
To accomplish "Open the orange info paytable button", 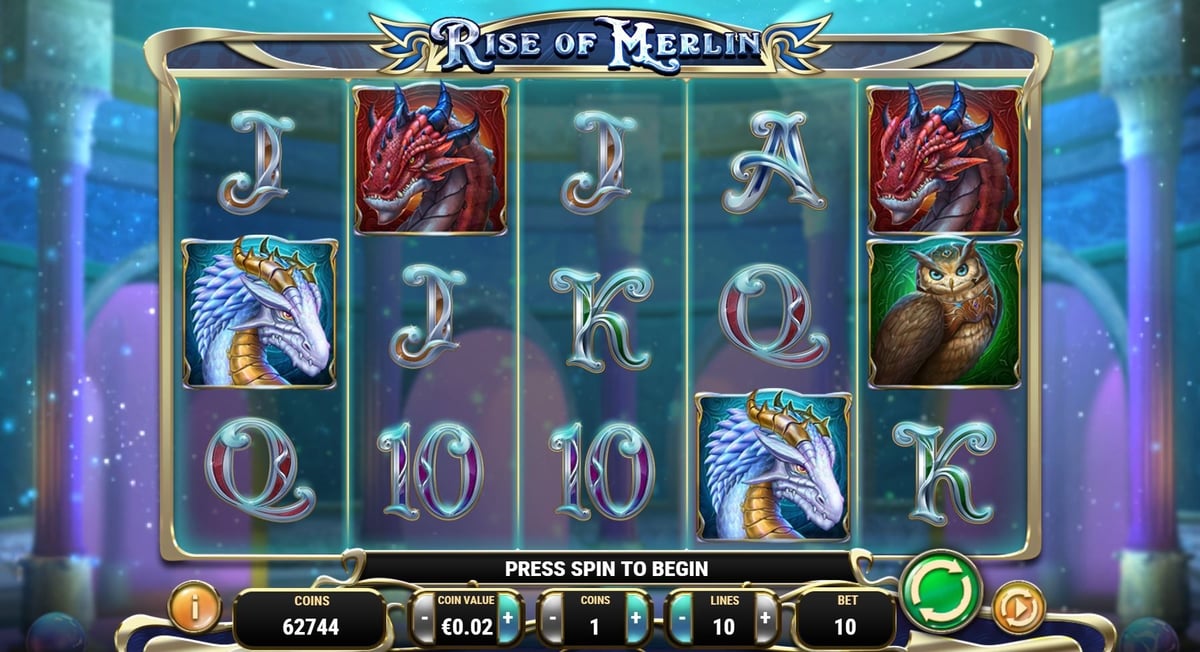I will [x=194, y=607].
